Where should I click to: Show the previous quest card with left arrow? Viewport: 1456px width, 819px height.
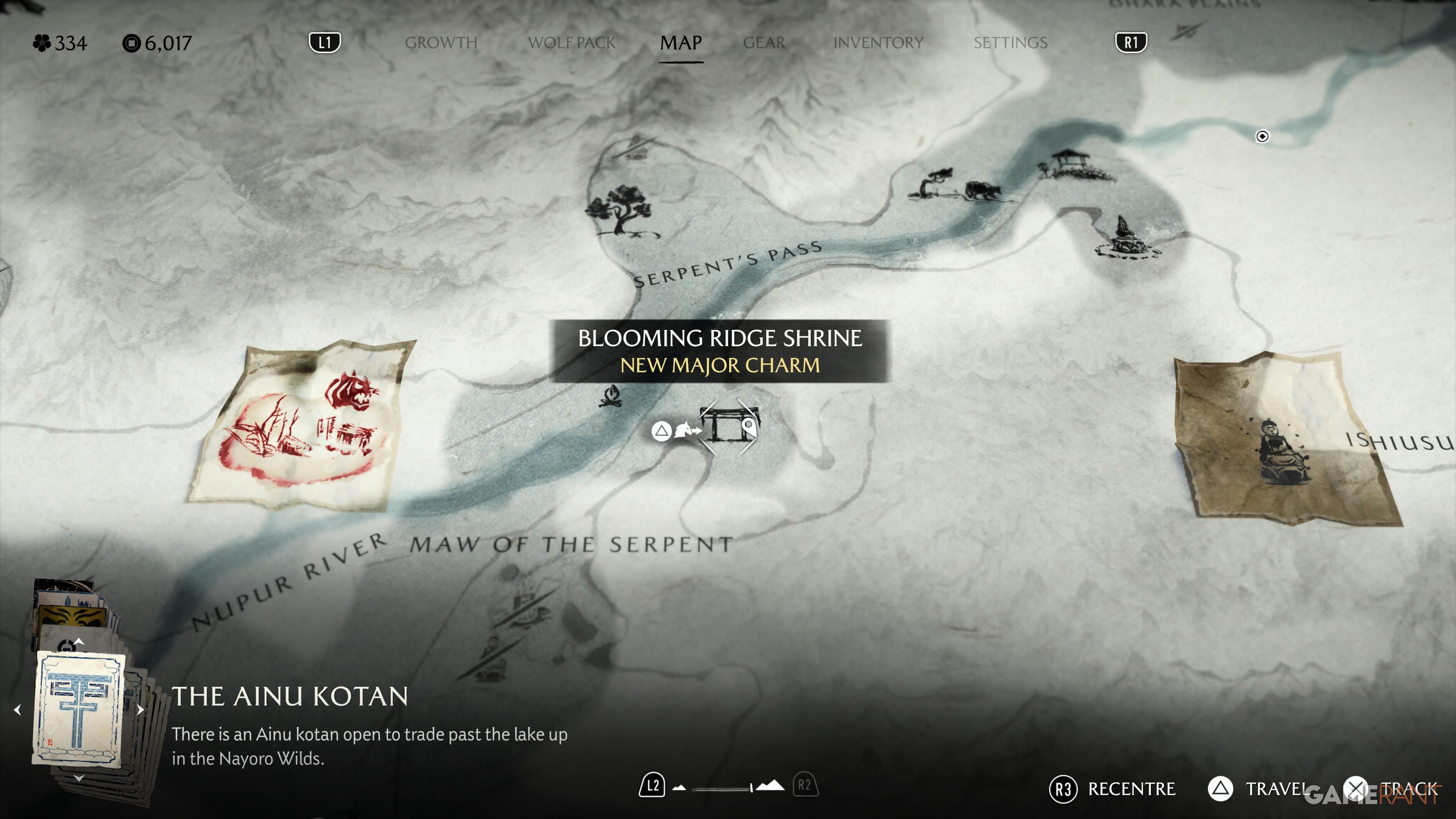click(17, 710)
